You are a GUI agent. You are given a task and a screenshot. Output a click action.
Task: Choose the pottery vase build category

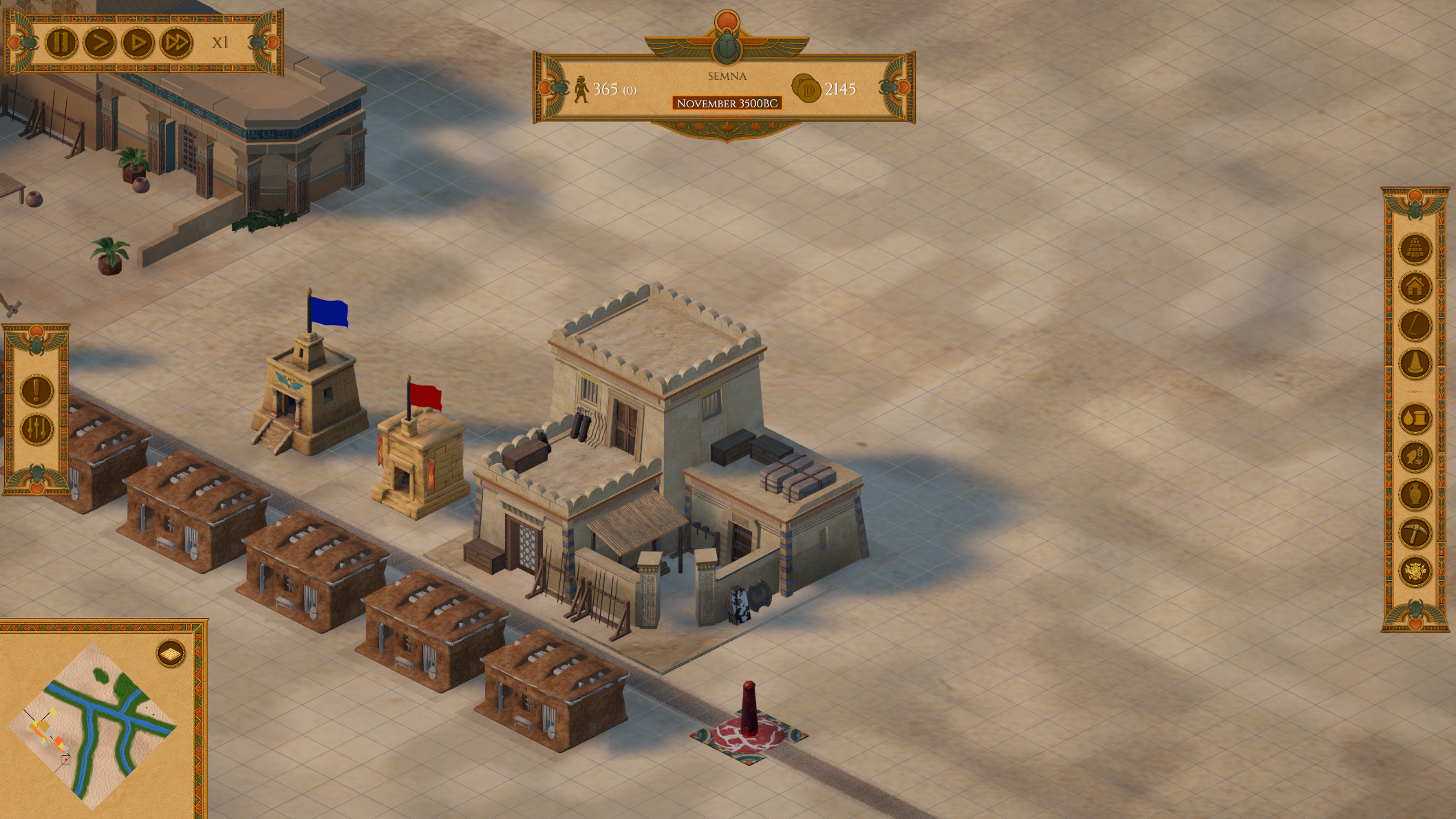(x=1415, y=495)
